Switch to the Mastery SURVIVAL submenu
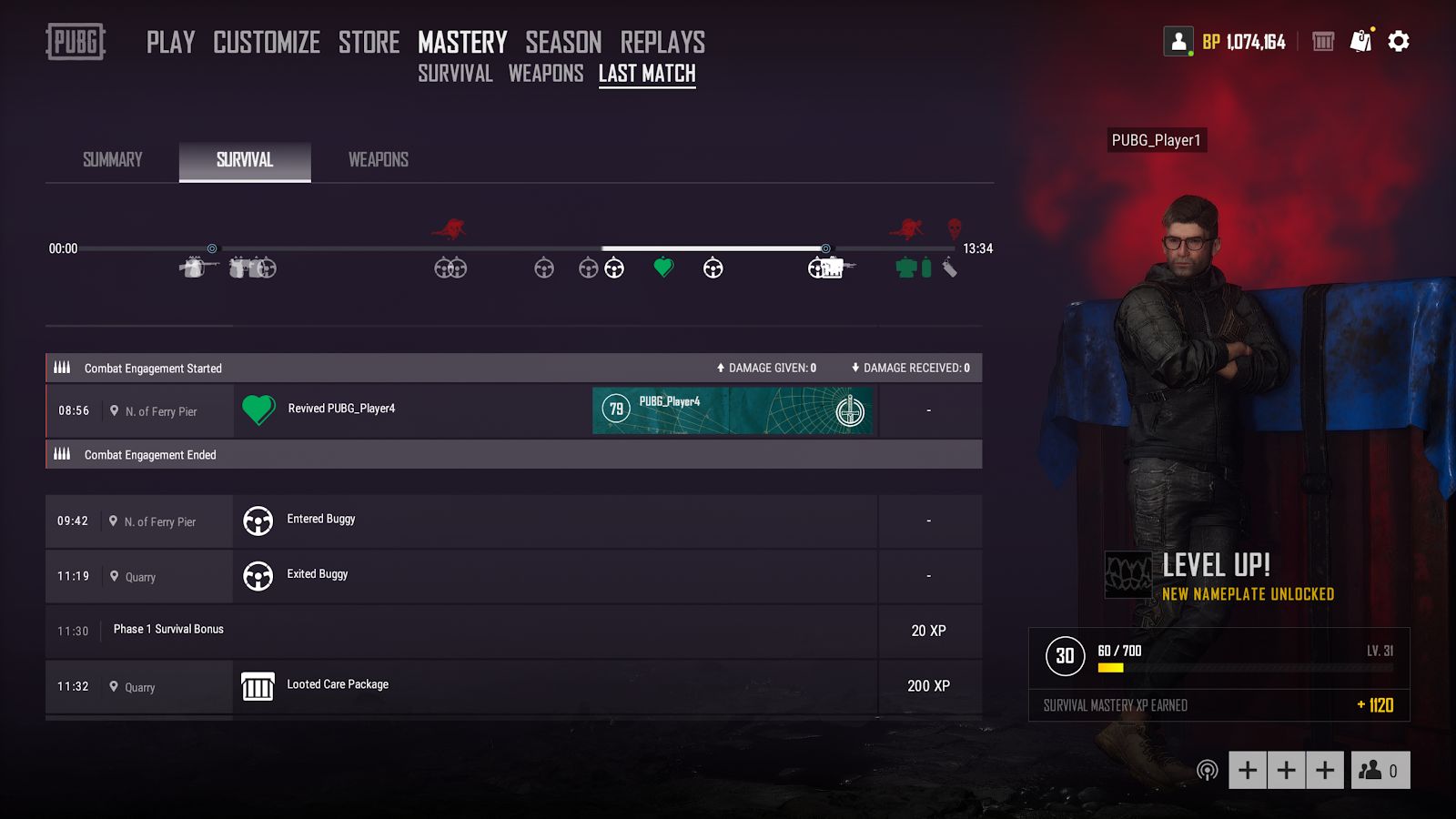The height and width of the screenshot is (819, 1456). 455,74
